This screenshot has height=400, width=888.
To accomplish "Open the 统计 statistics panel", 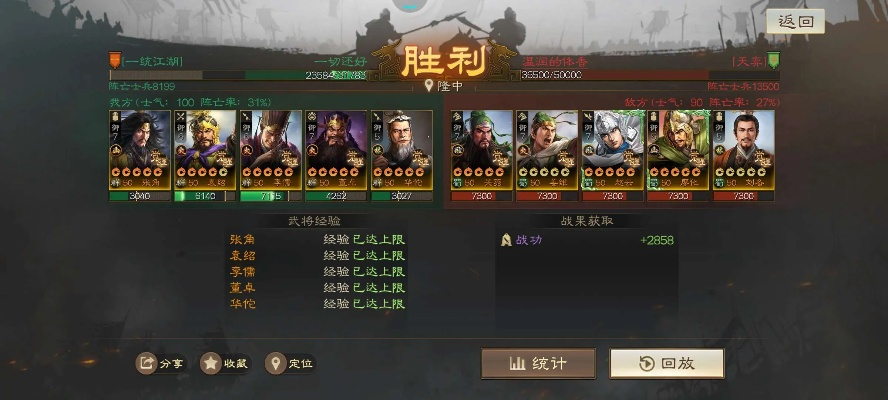I will pos(538,363).
